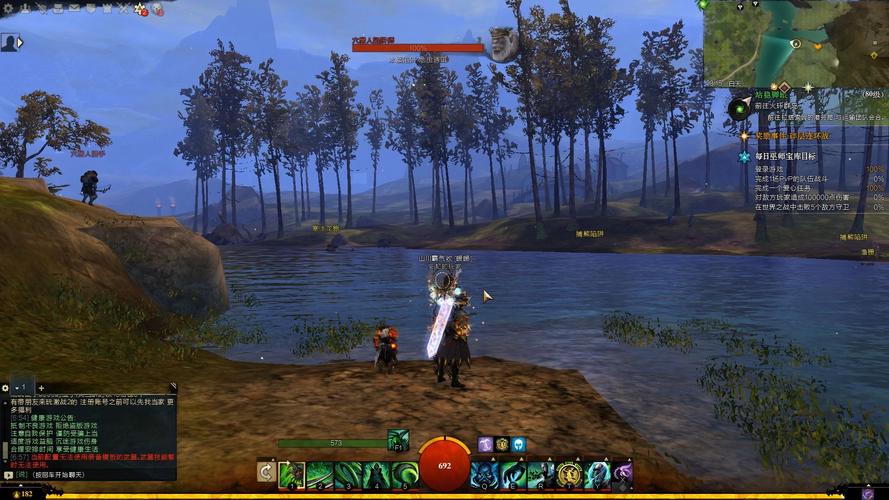Click the orange bonus event entry
The height and width of the screenshot is (500, 889).
(x=791, y=136)
